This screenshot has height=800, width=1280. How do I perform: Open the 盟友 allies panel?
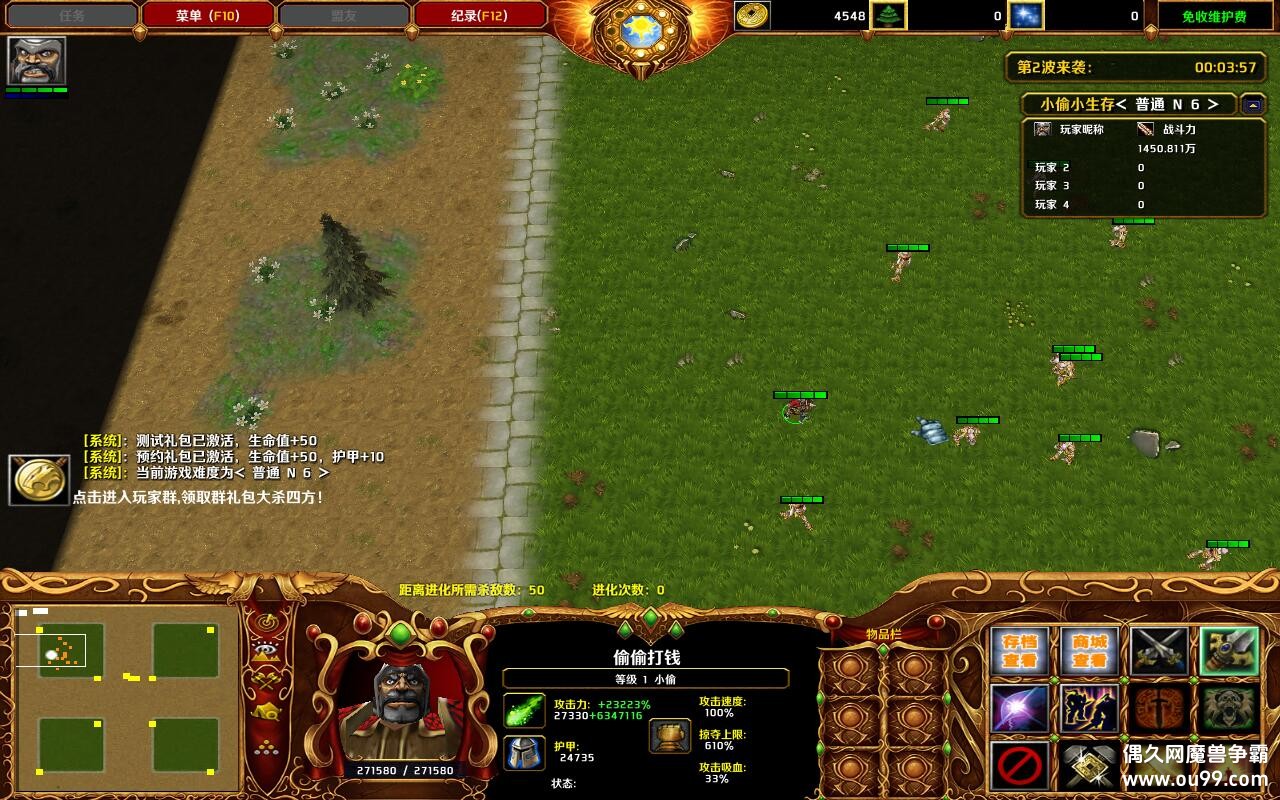click(347, 15)
